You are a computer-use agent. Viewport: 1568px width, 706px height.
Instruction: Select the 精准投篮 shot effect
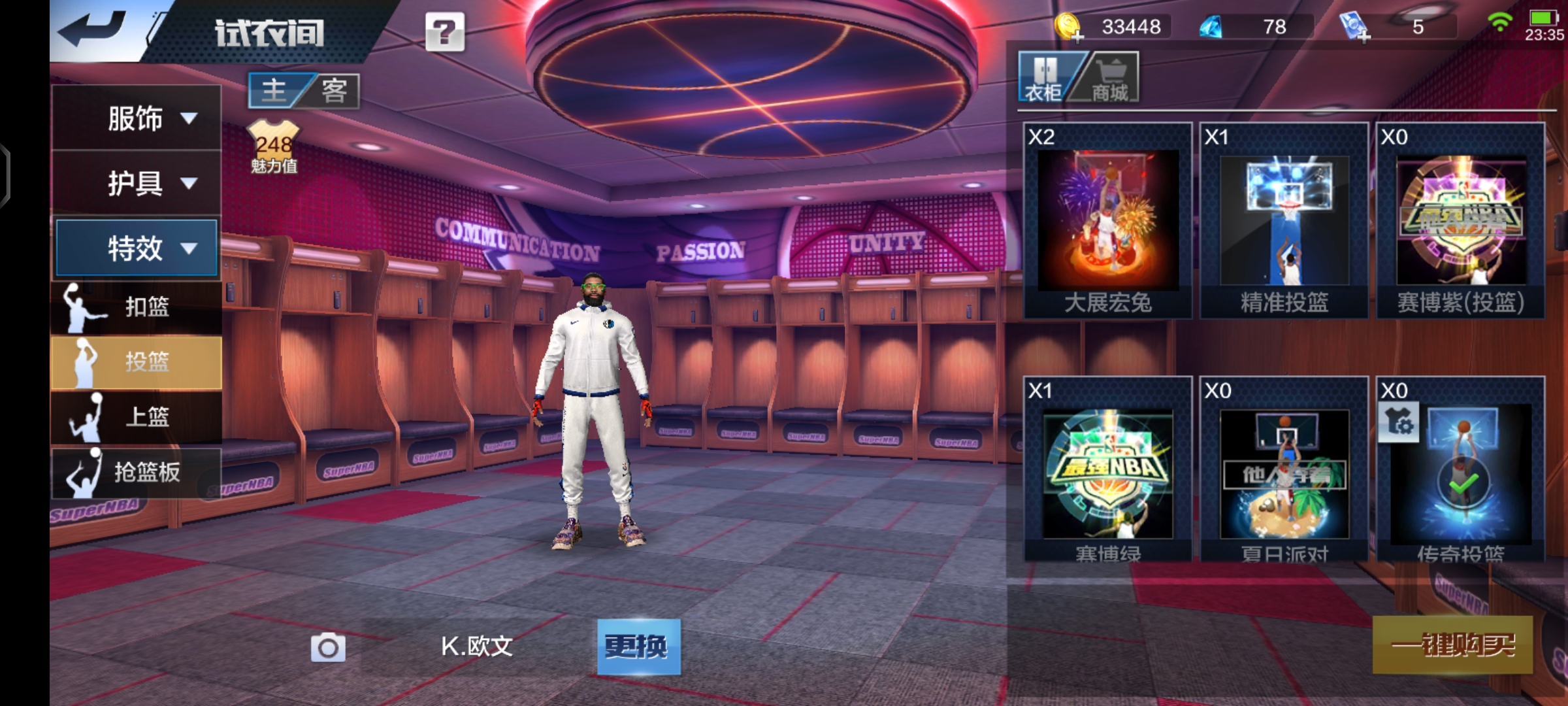[x=1284, y=220]
